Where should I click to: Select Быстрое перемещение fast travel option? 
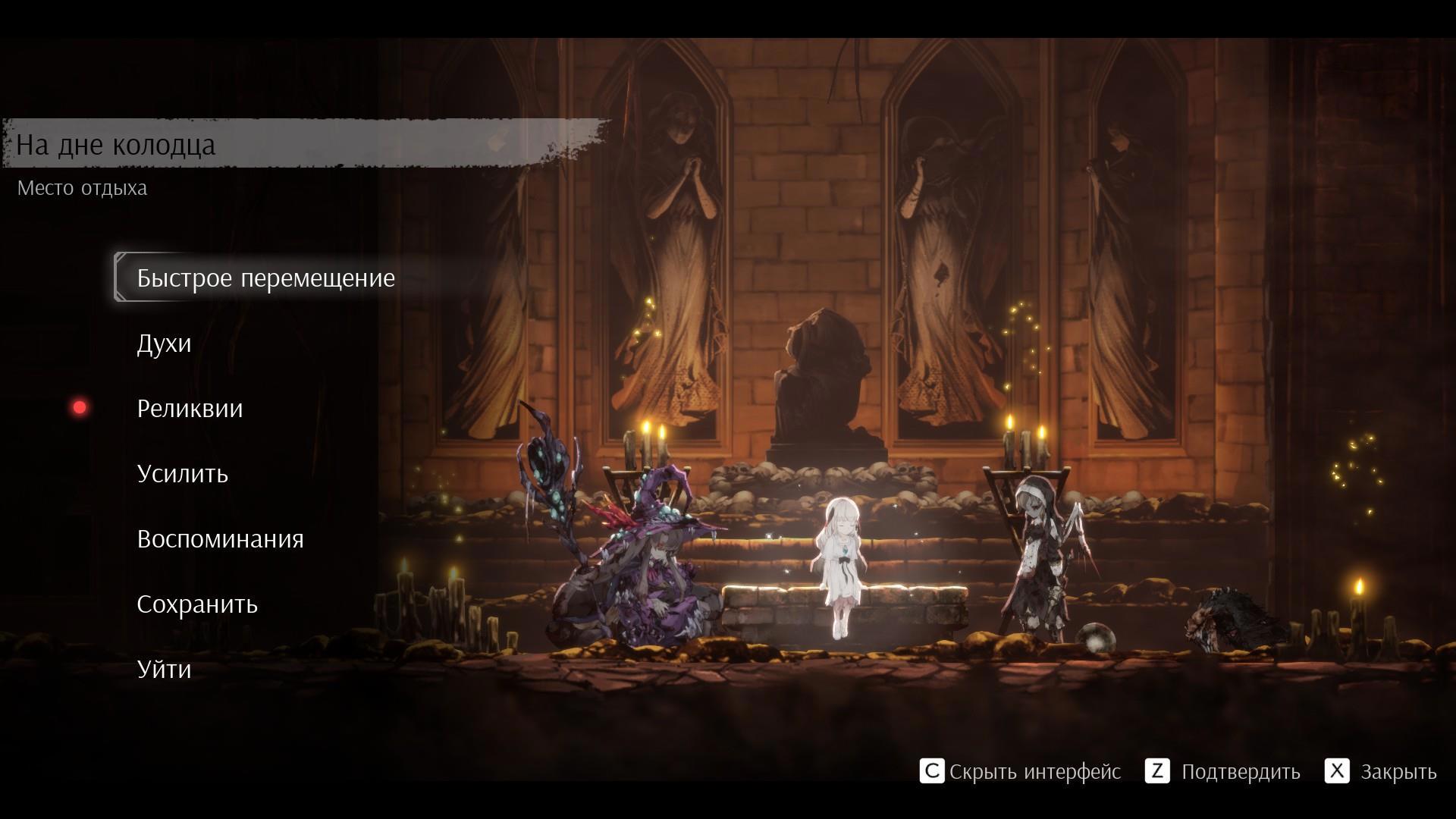[x=265, y=278]
